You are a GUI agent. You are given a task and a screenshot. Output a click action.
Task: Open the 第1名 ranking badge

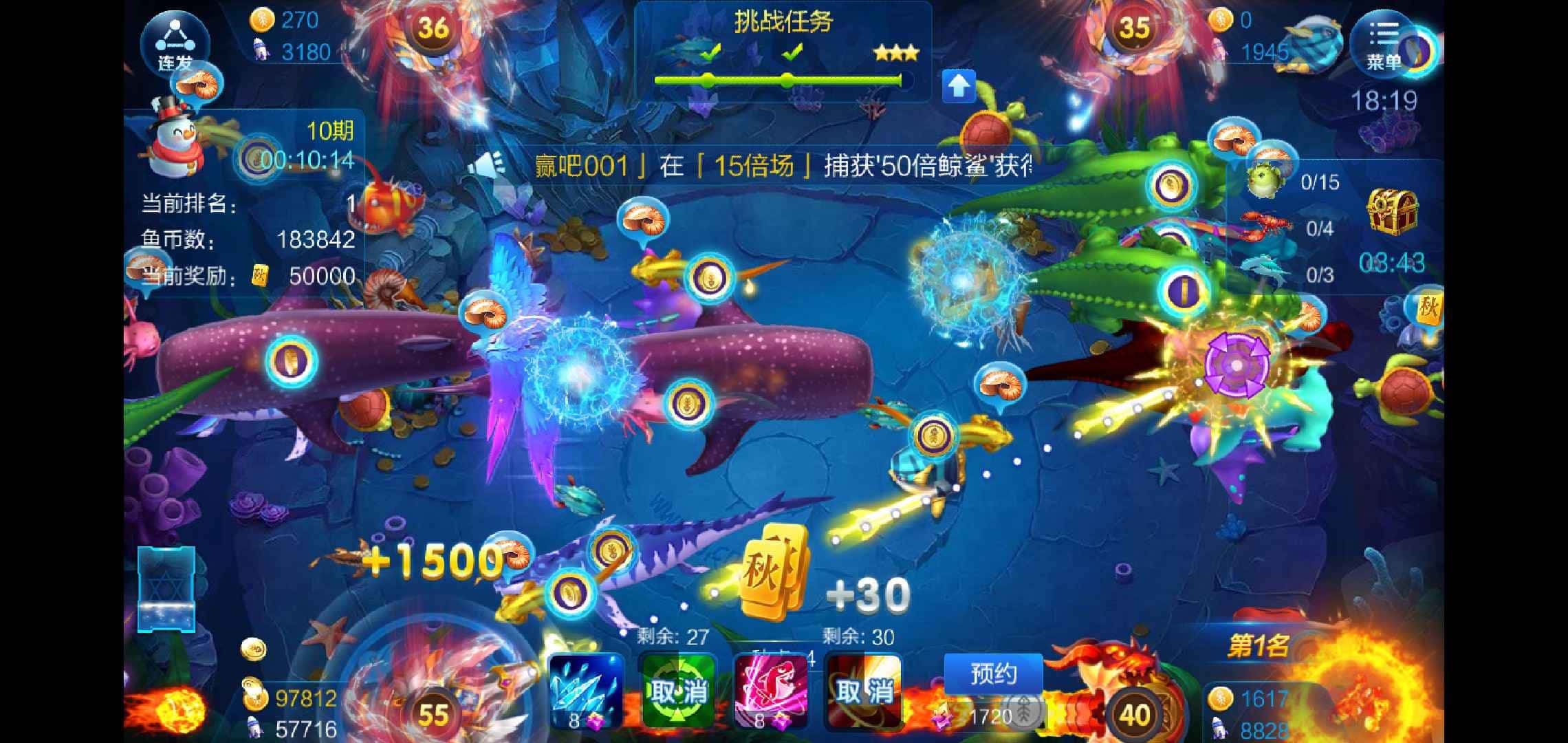tap(1258, 646)
